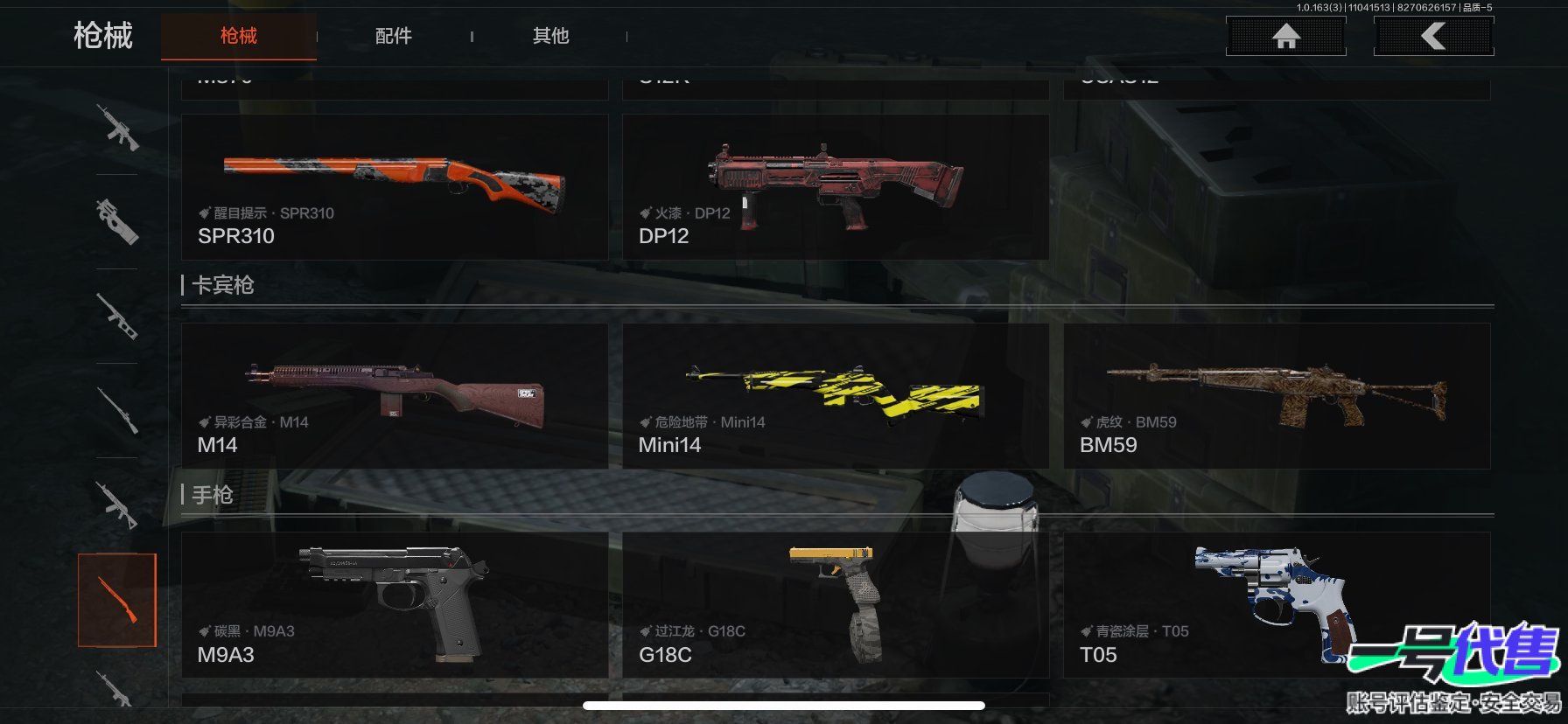Show the assault rifle category at sidebar top
The width and height of the screenshot is (1568, 724).
pyautogui.click(x=117, y=128)
